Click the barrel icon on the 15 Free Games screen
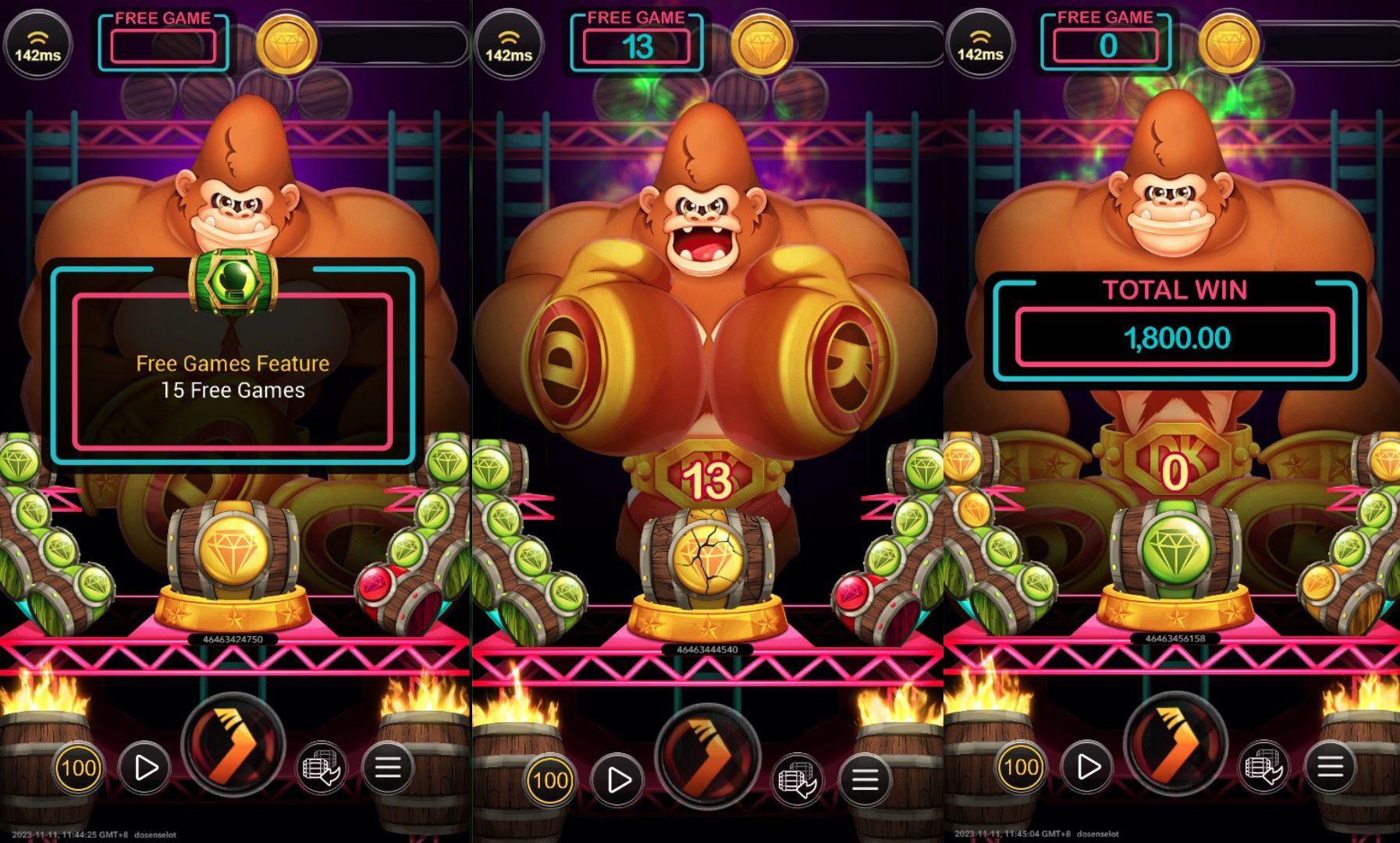The height and width of the screenshot is (843, 1400). pos(320,768)
